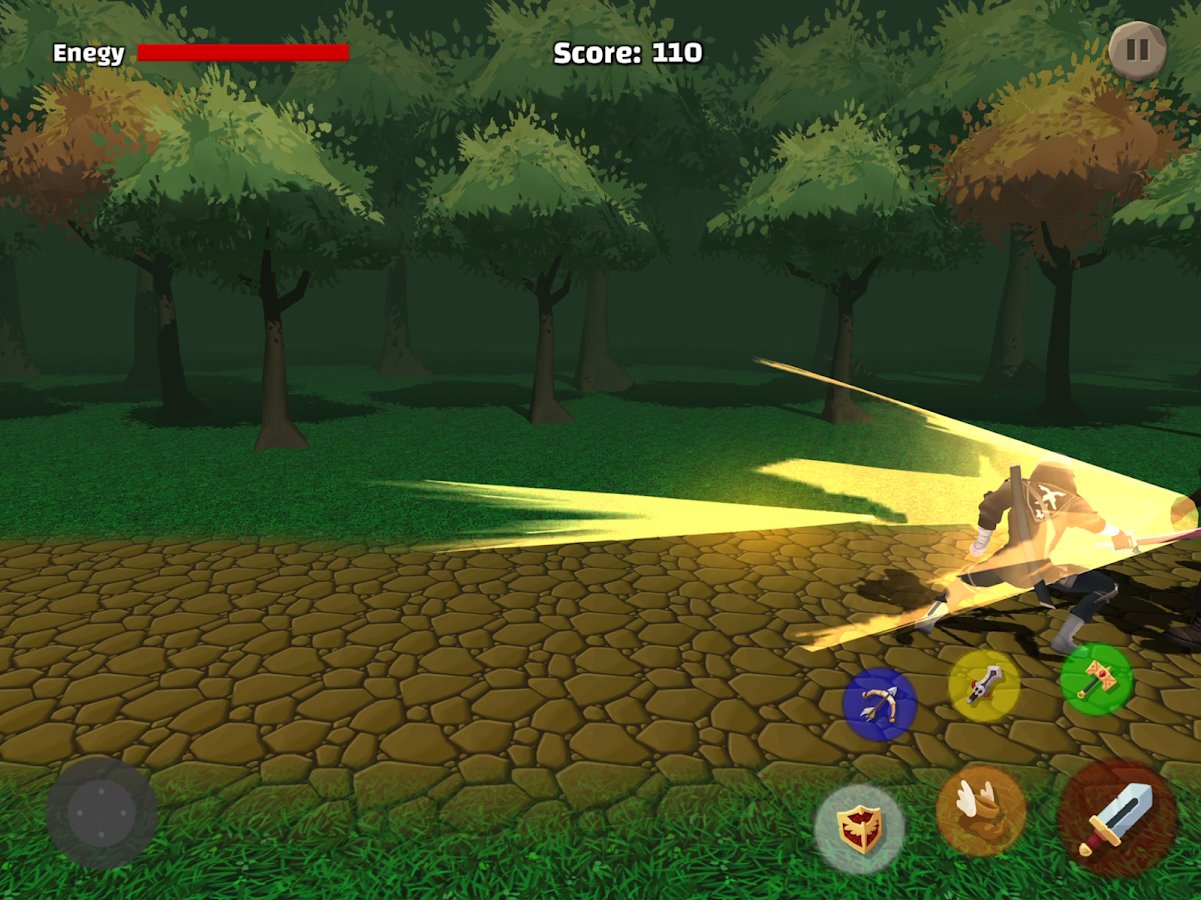Pause the game with the stone button

click(1138, 50)
